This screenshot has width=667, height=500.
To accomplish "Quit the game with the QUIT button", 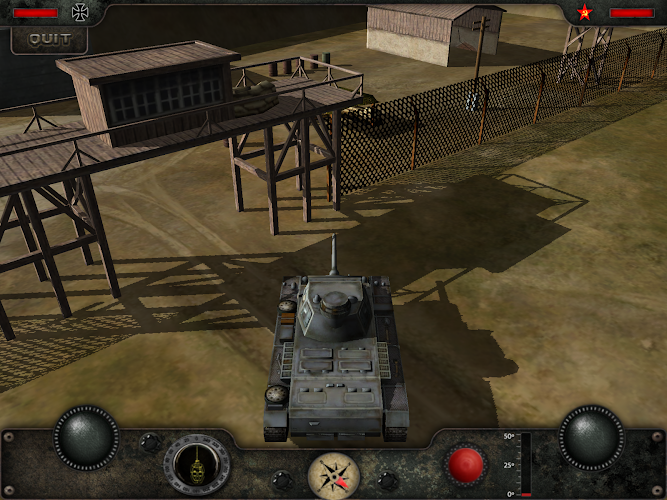I will (49, 39).
